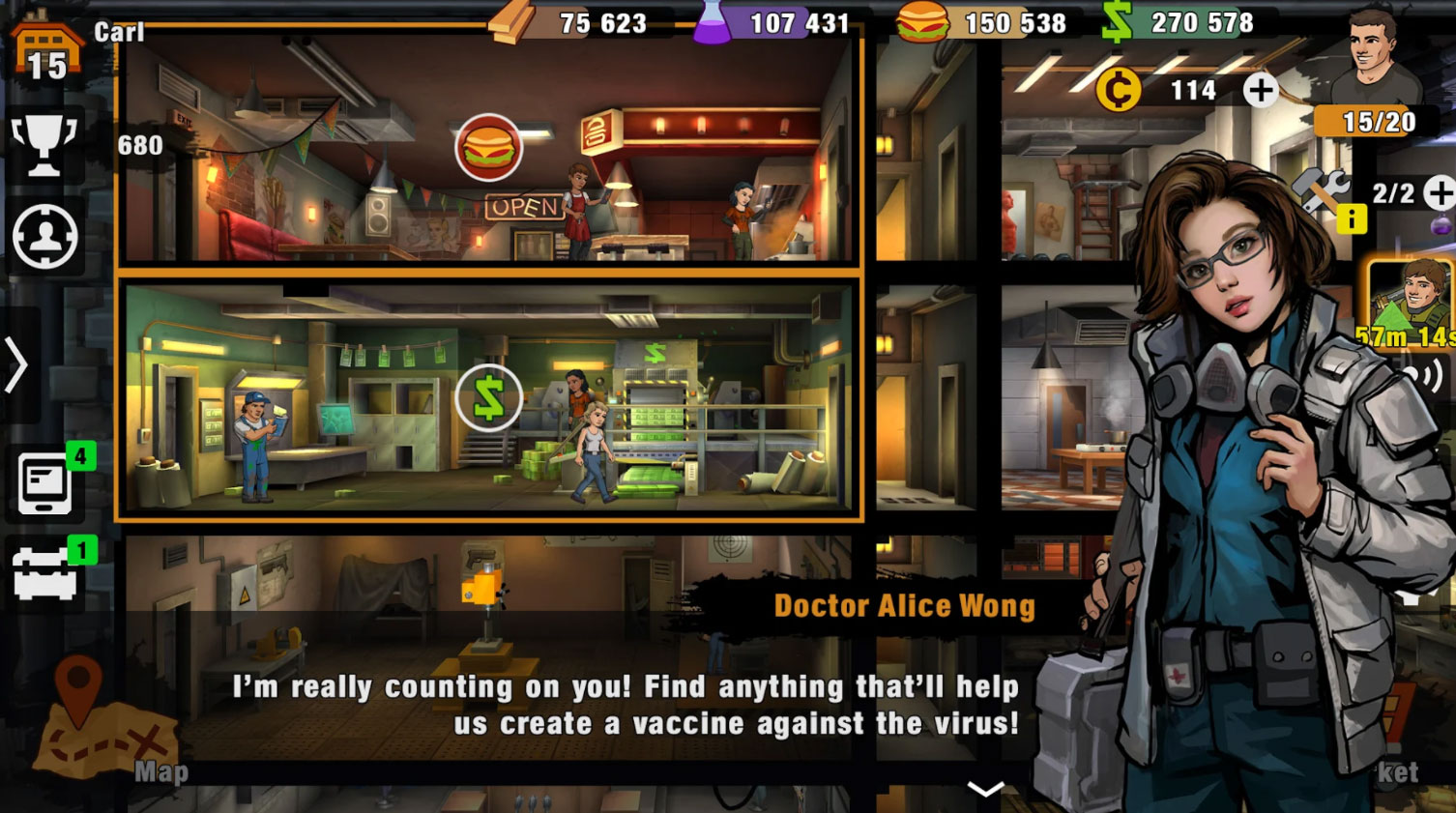The width and height of the screenshot is (1456, 813).
Task: Collect the burger from the diner room
Action: click(488, 148)
